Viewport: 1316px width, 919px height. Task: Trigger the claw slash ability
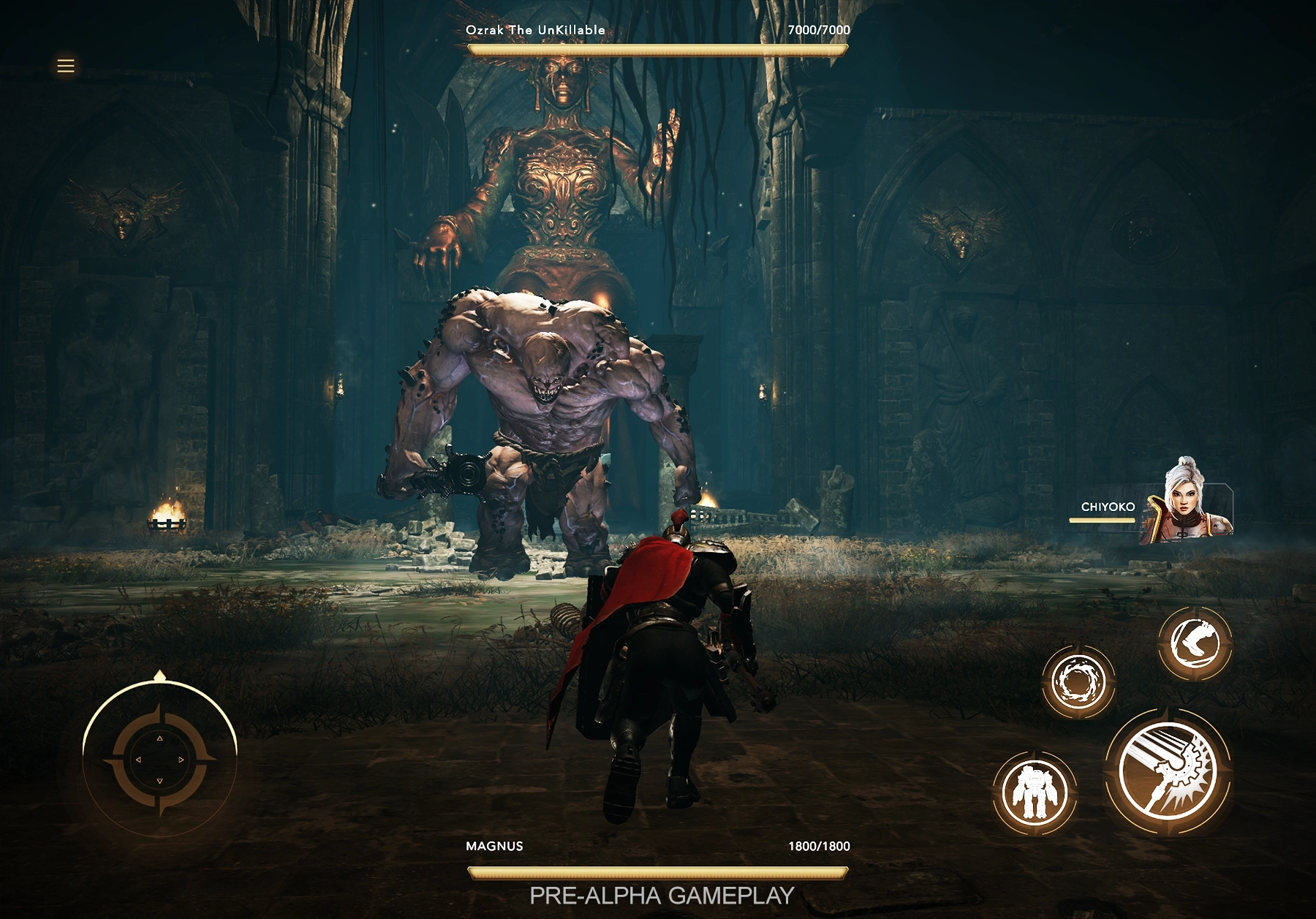pyautogui.click(x=1195, y=643)
